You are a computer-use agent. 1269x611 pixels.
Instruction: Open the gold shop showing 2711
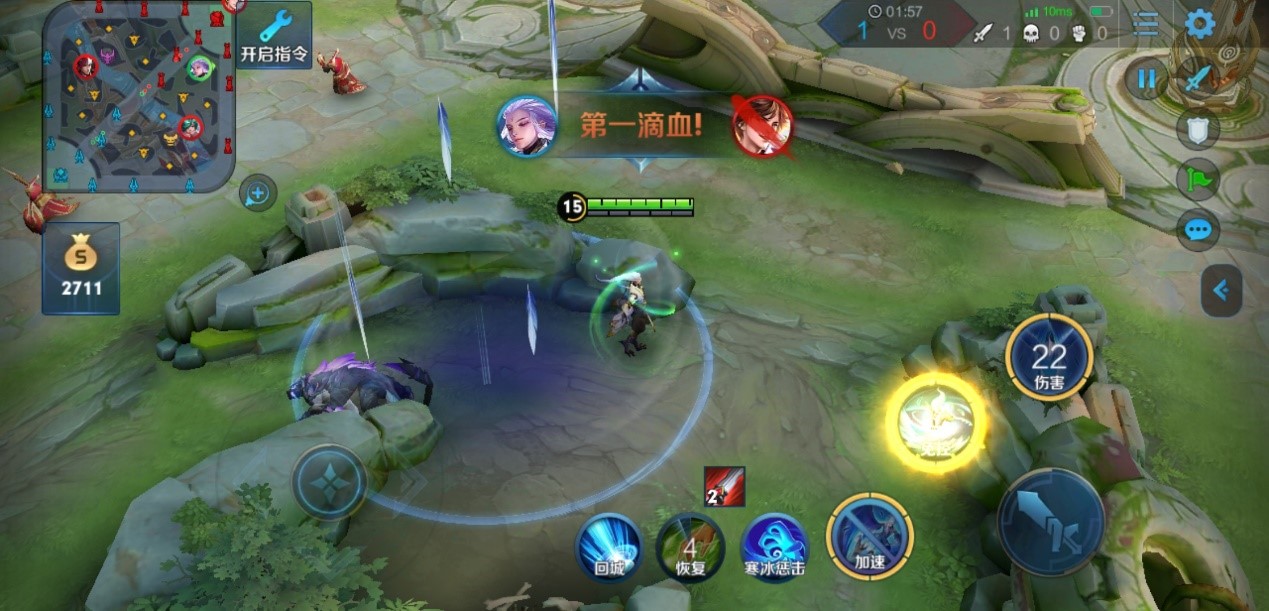click(x=81, y=268)
